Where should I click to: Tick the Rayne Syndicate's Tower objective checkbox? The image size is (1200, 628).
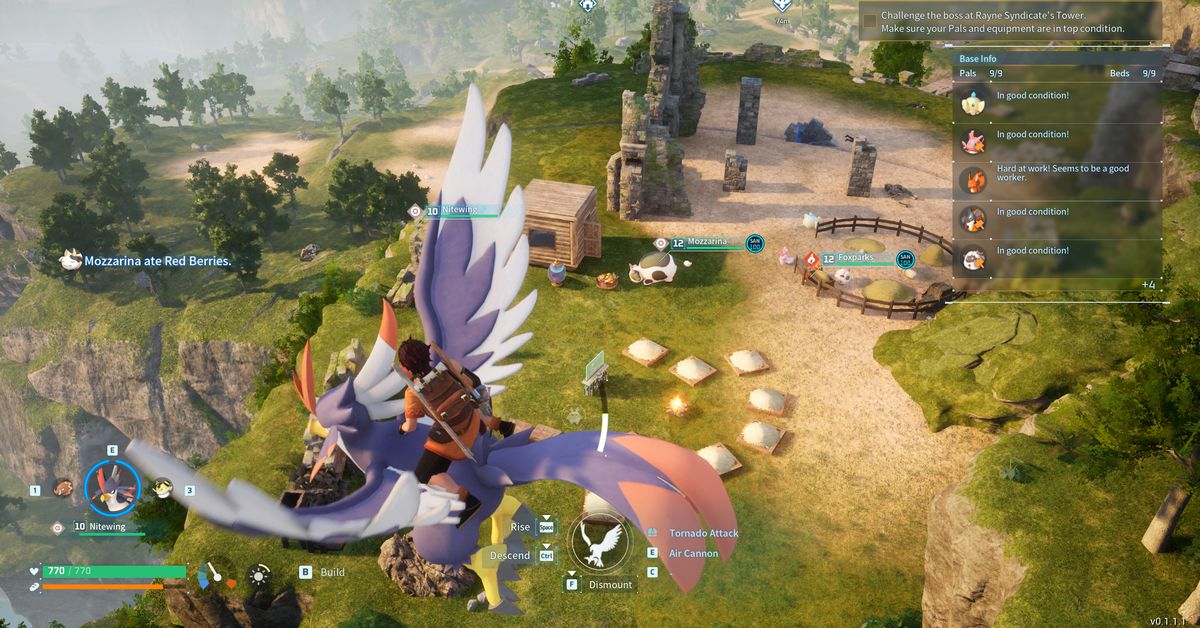click(x=870, y=20)
